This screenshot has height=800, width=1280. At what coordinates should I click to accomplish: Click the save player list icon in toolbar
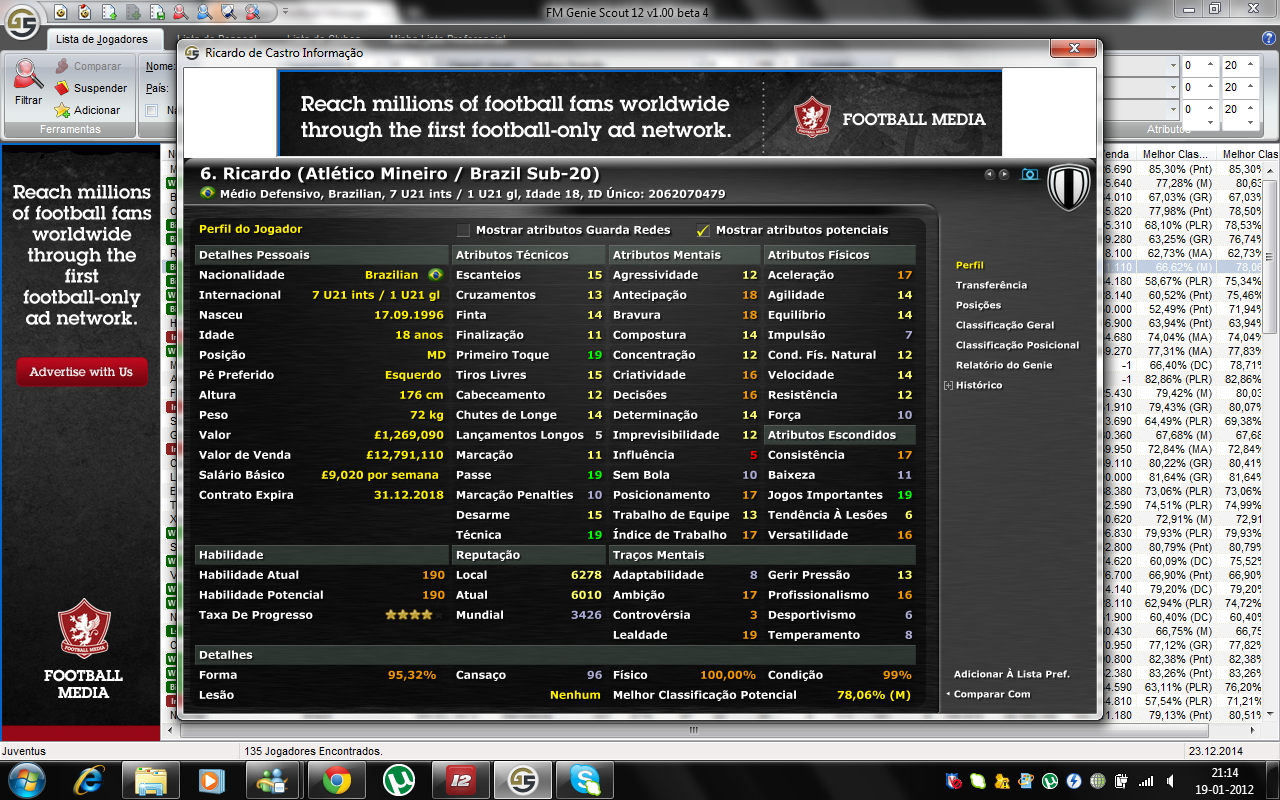click(x=157, y=13)
